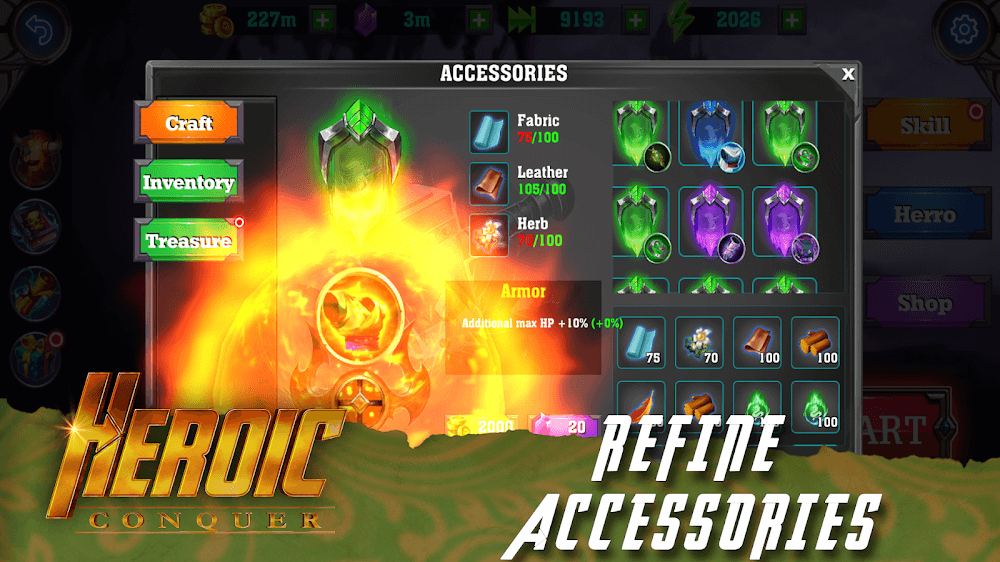1000x562 pixels.
Task: Open the settings gear
Action: point(964,30)
